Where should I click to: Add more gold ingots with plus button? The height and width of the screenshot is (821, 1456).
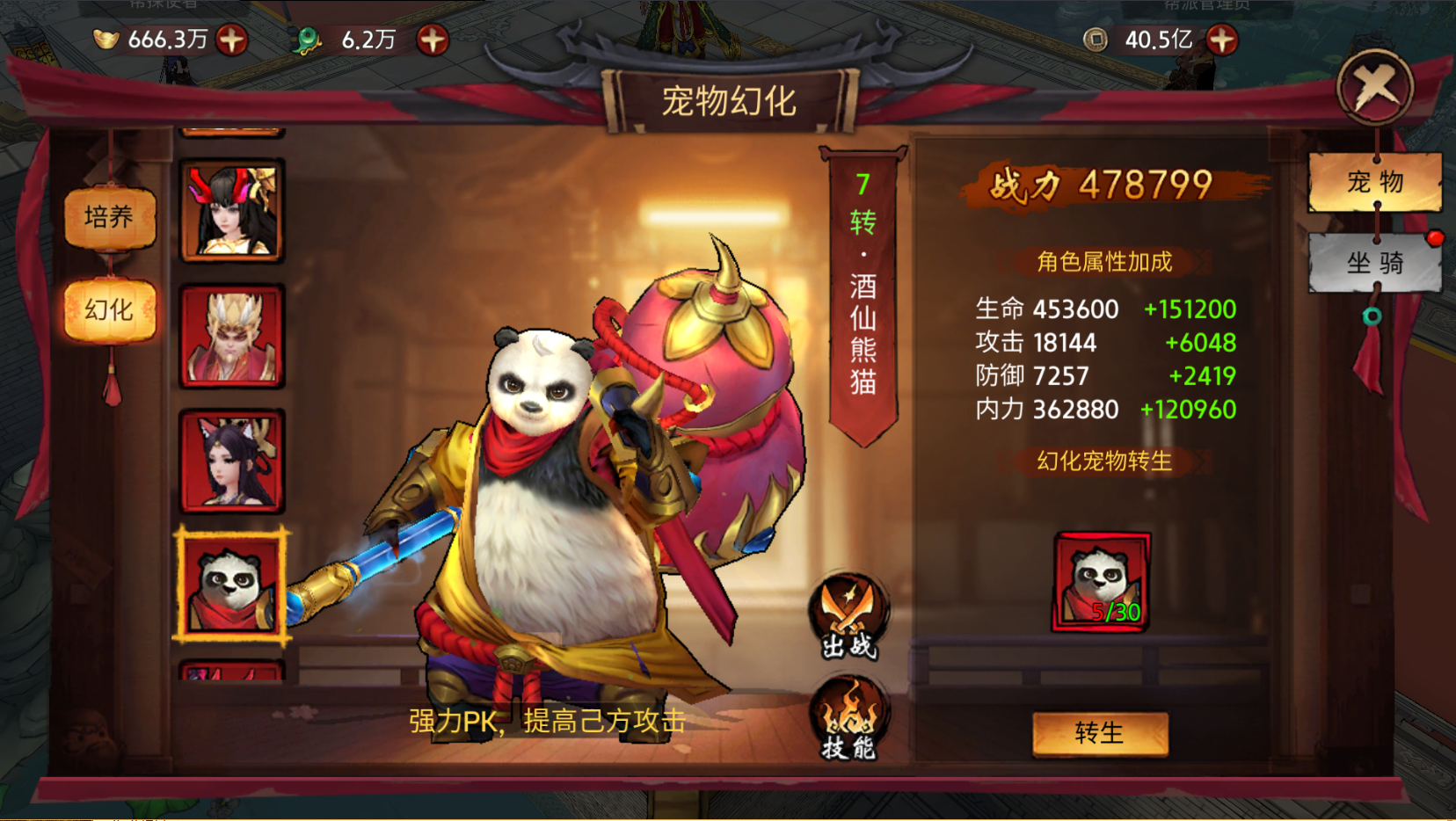pos(232,40)
